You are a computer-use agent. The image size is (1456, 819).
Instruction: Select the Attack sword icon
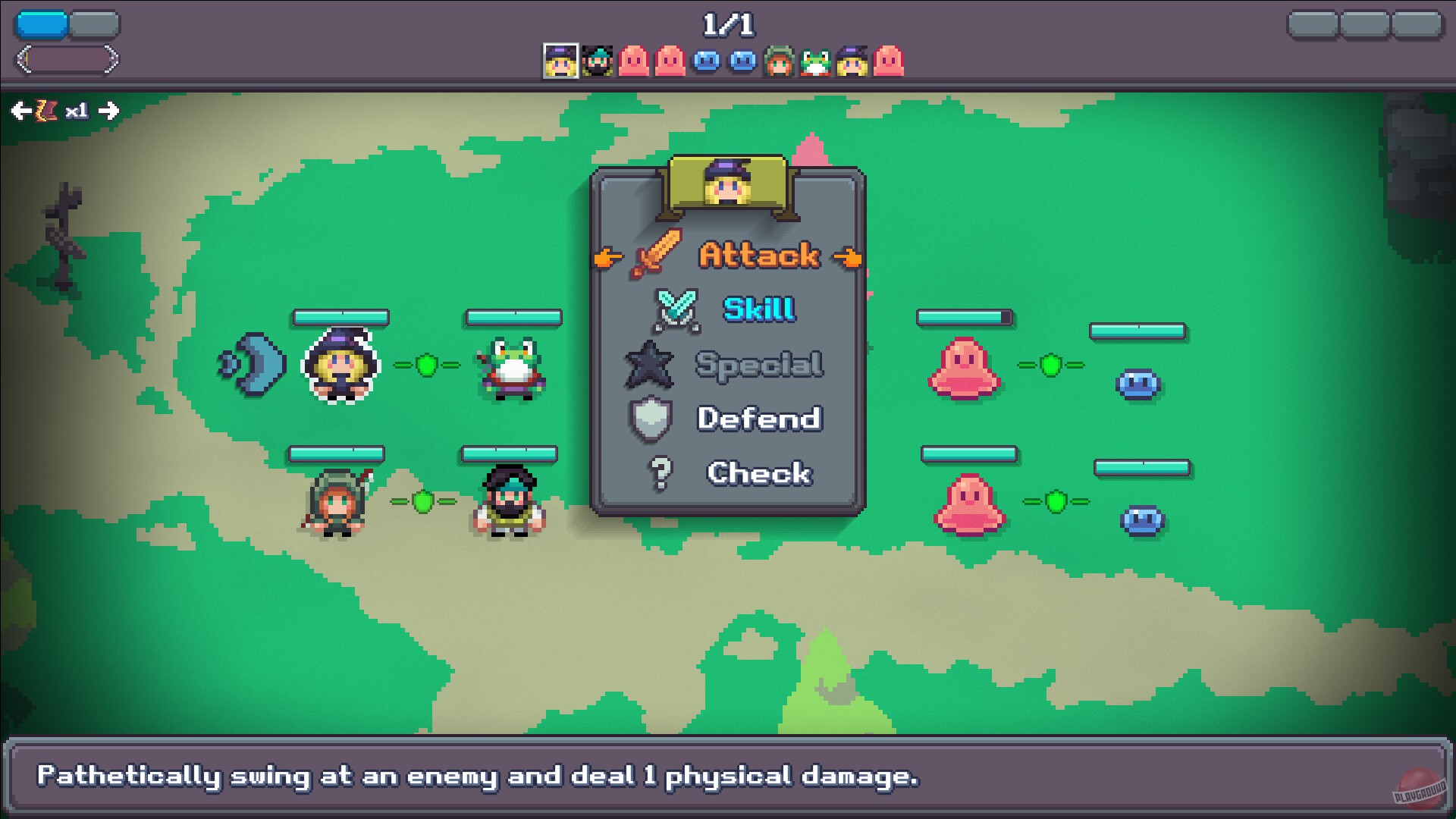[x=656, y=254]
